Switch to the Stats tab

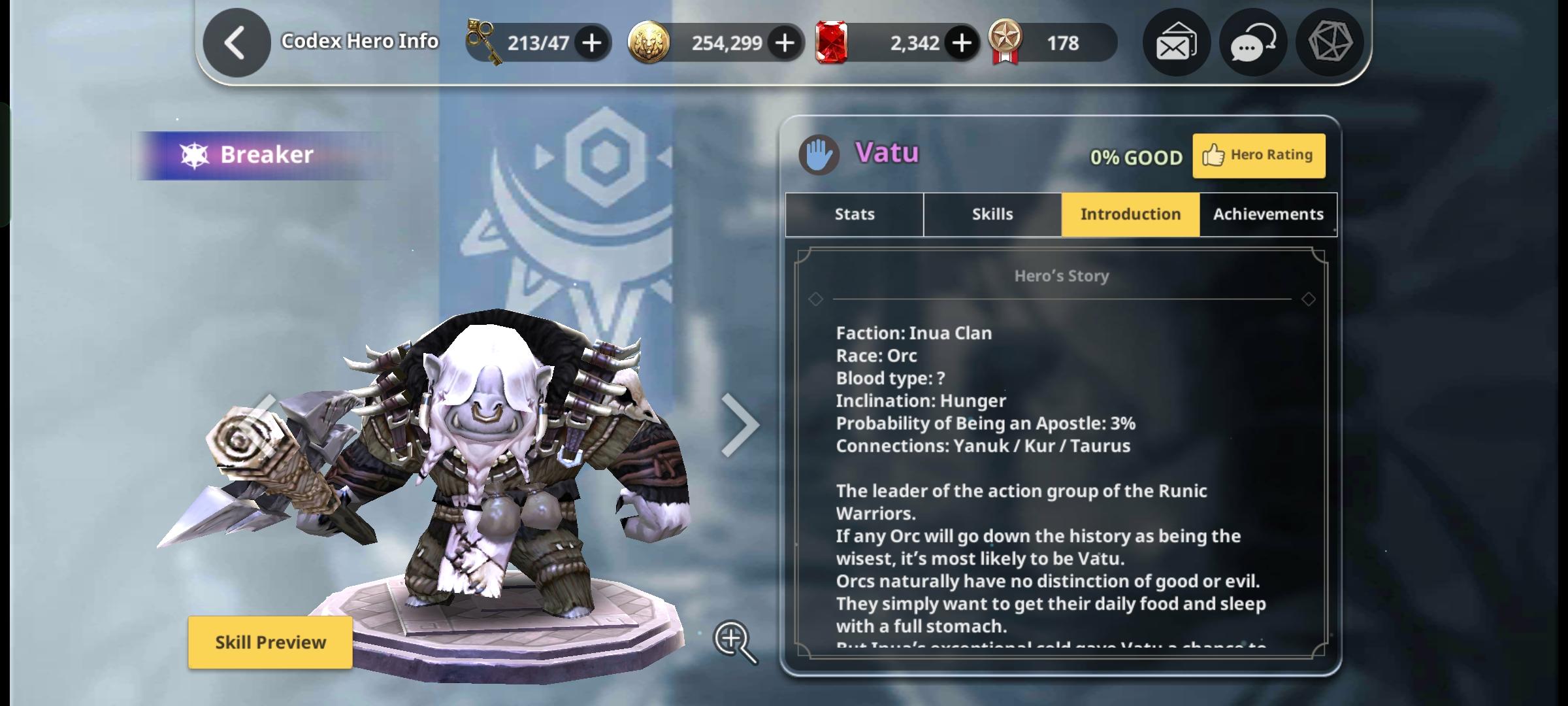coord(853,214)
